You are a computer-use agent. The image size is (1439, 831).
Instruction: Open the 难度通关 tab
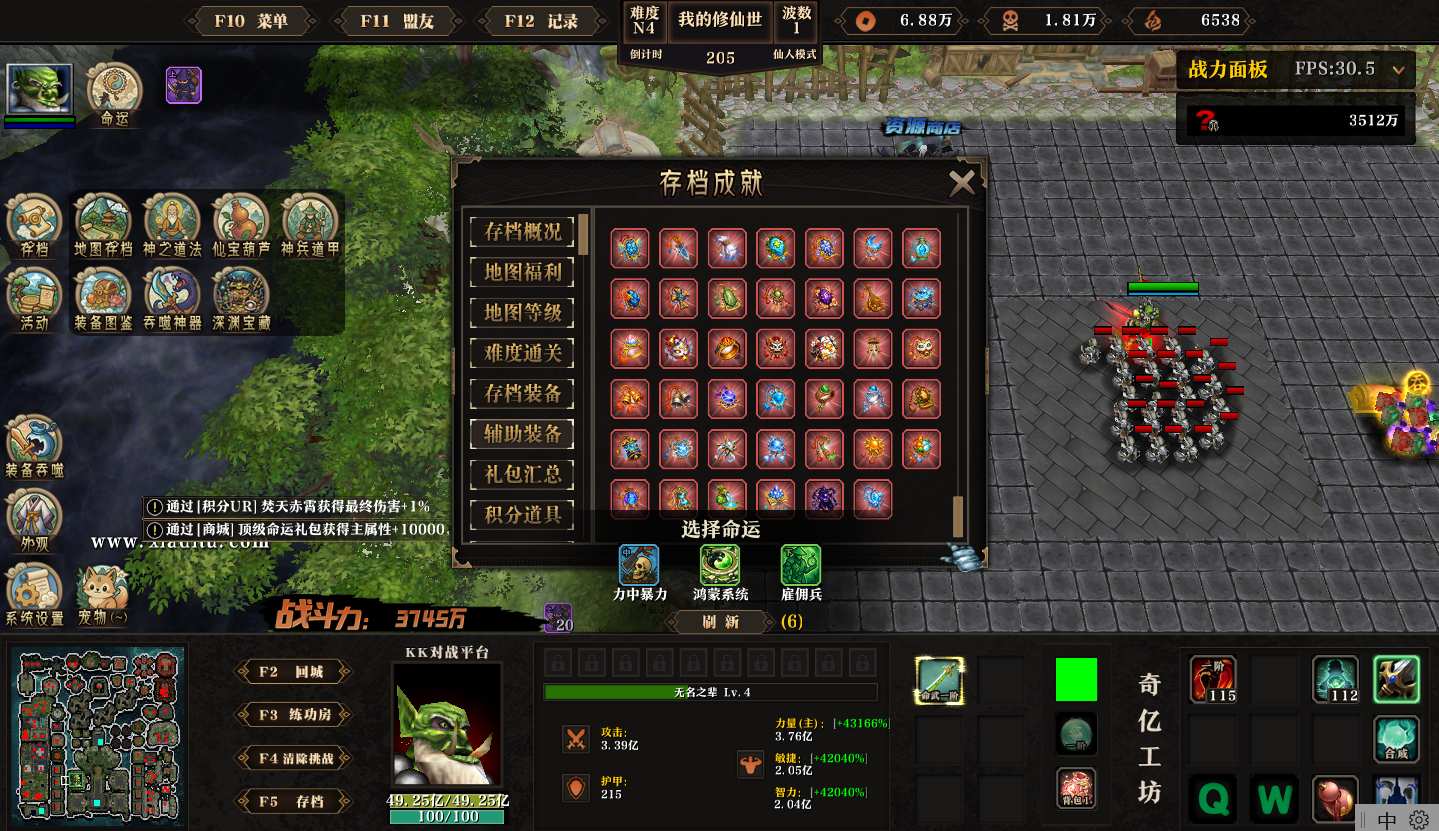click(x=522, y=353)
